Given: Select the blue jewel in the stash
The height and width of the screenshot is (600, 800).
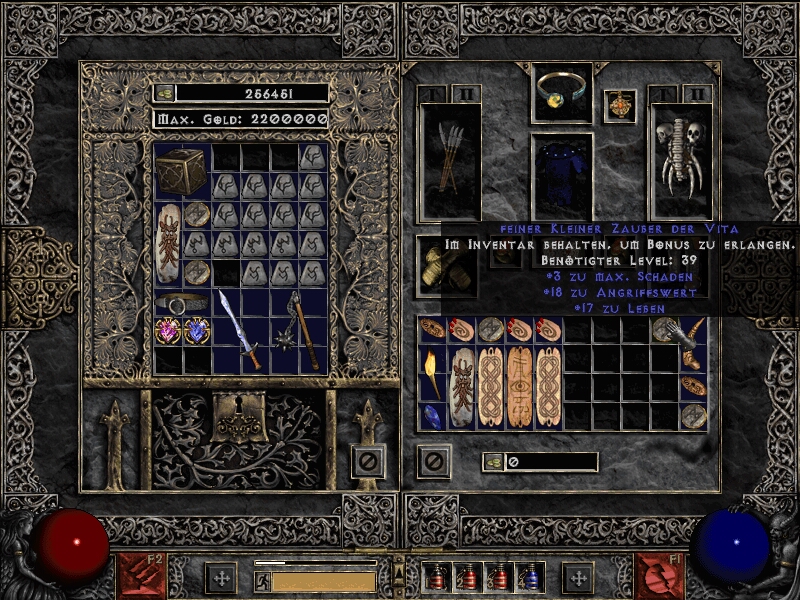Looking at the screenshot, I should [x=196, y=330].
